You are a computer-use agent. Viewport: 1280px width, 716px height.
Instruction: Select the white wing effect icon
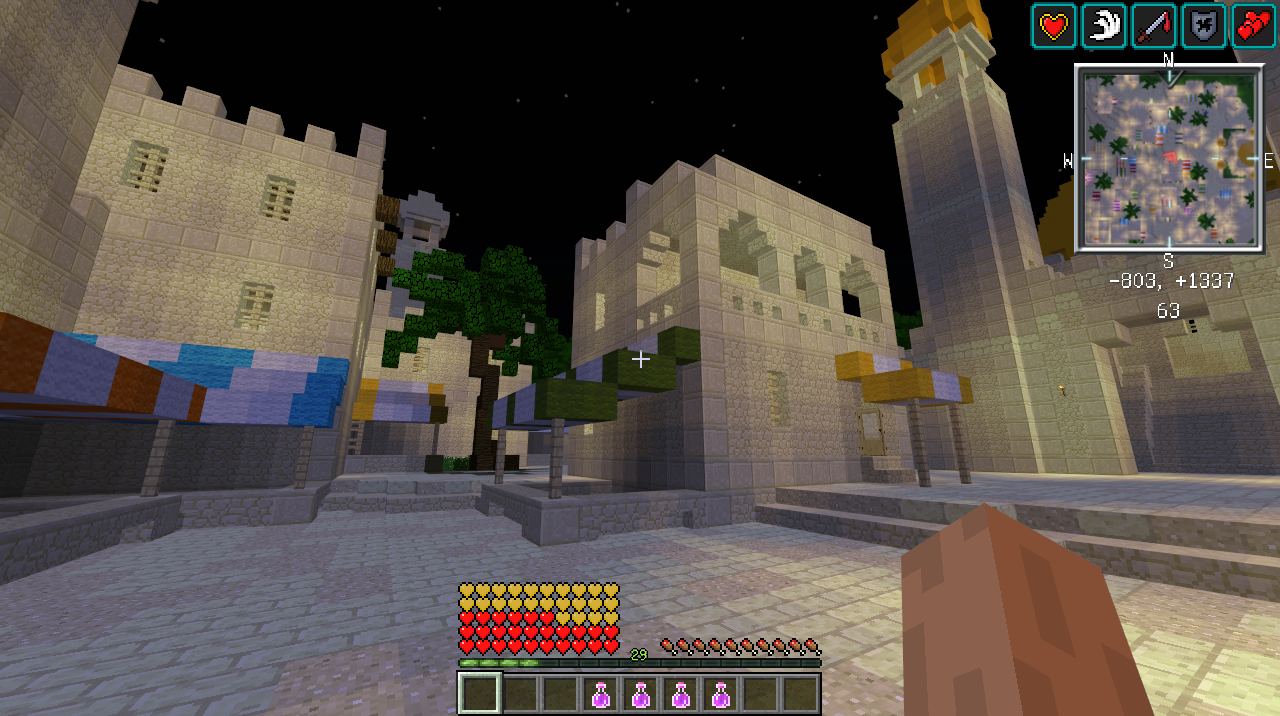[x=1103, y=26]
